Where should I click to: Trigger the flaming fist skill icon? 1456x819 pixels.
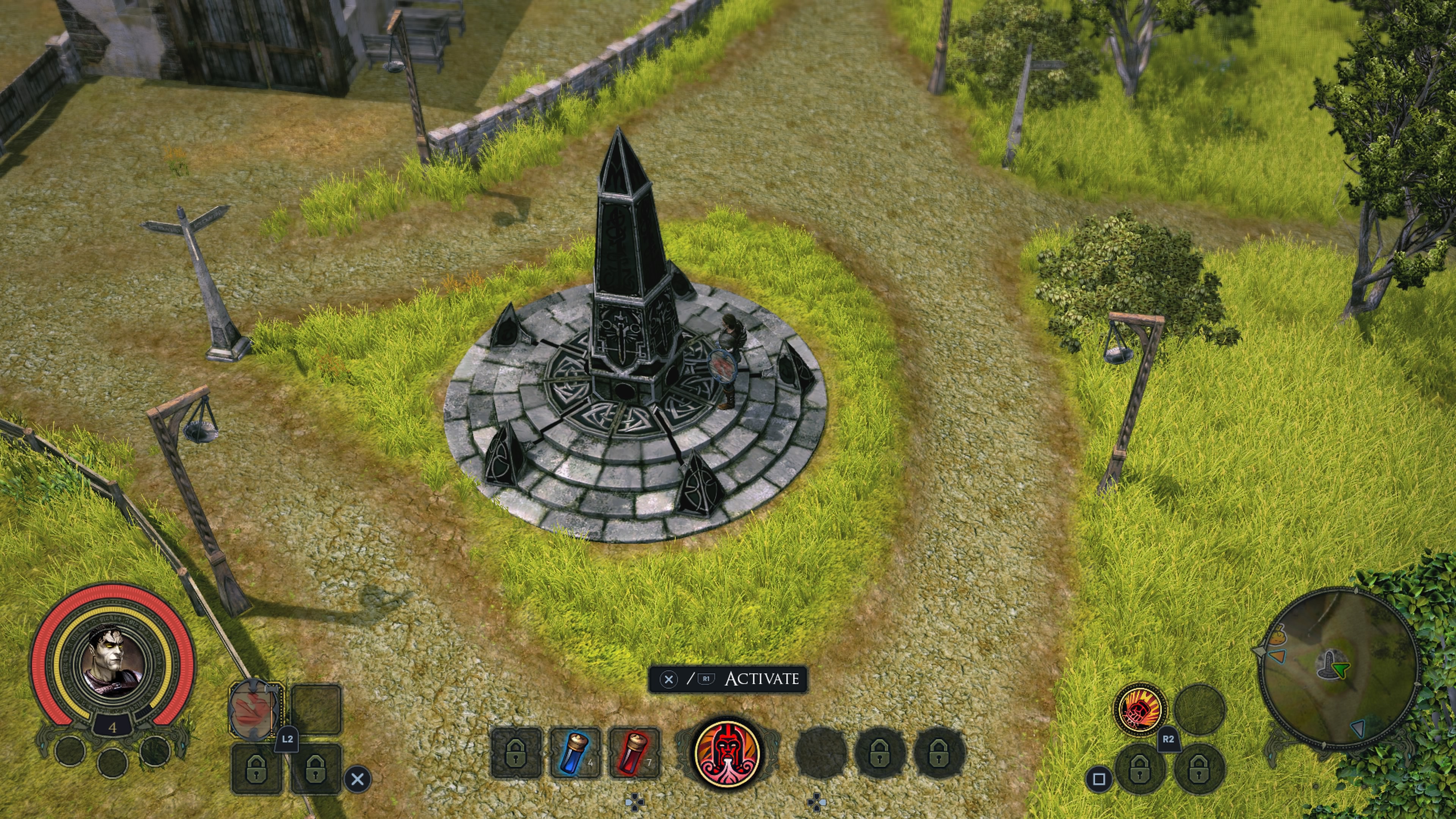click(x=1139, y=708)
